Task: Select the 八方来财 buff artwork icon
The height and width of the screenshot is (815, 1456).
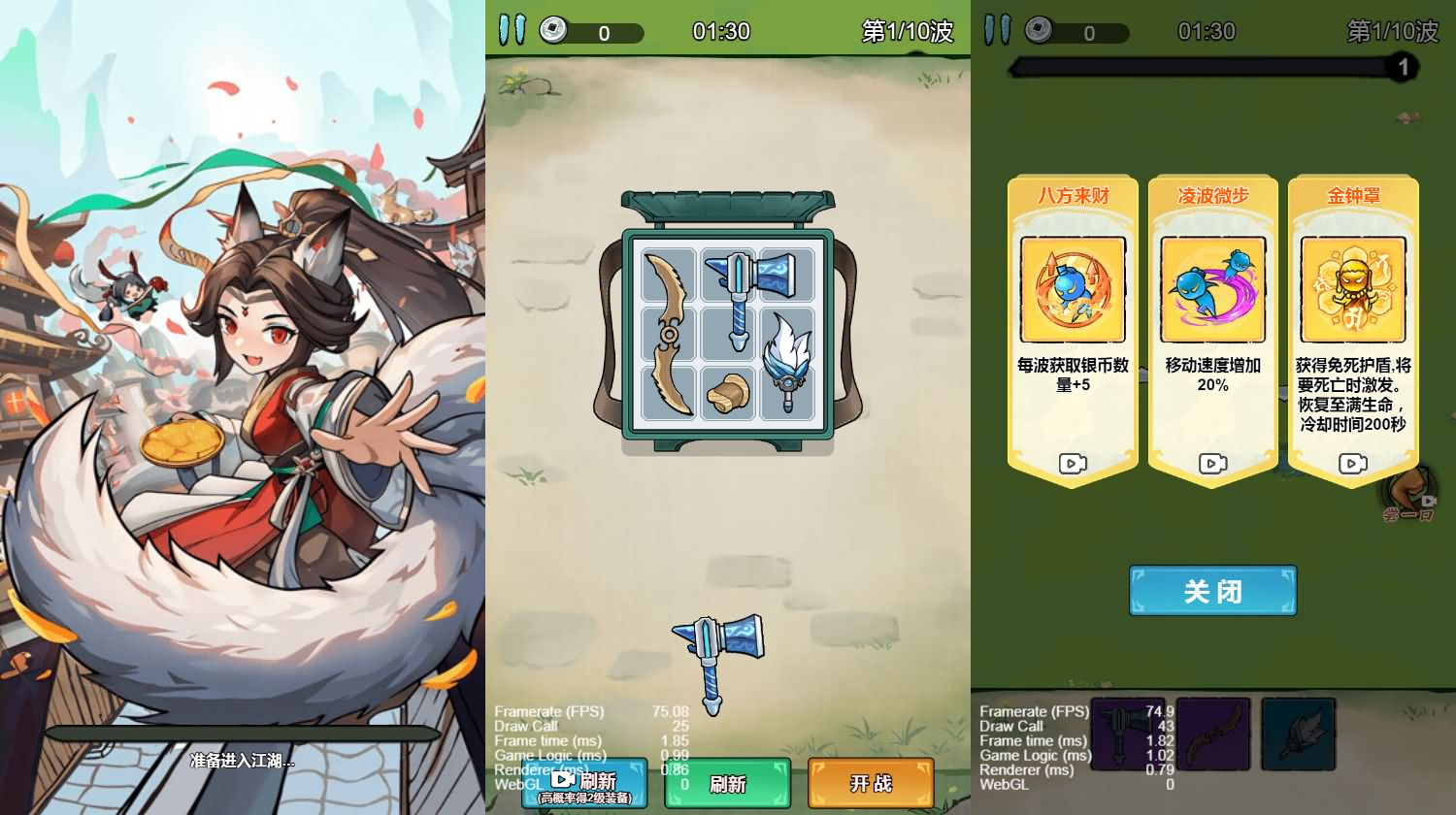Action: 1072,288
